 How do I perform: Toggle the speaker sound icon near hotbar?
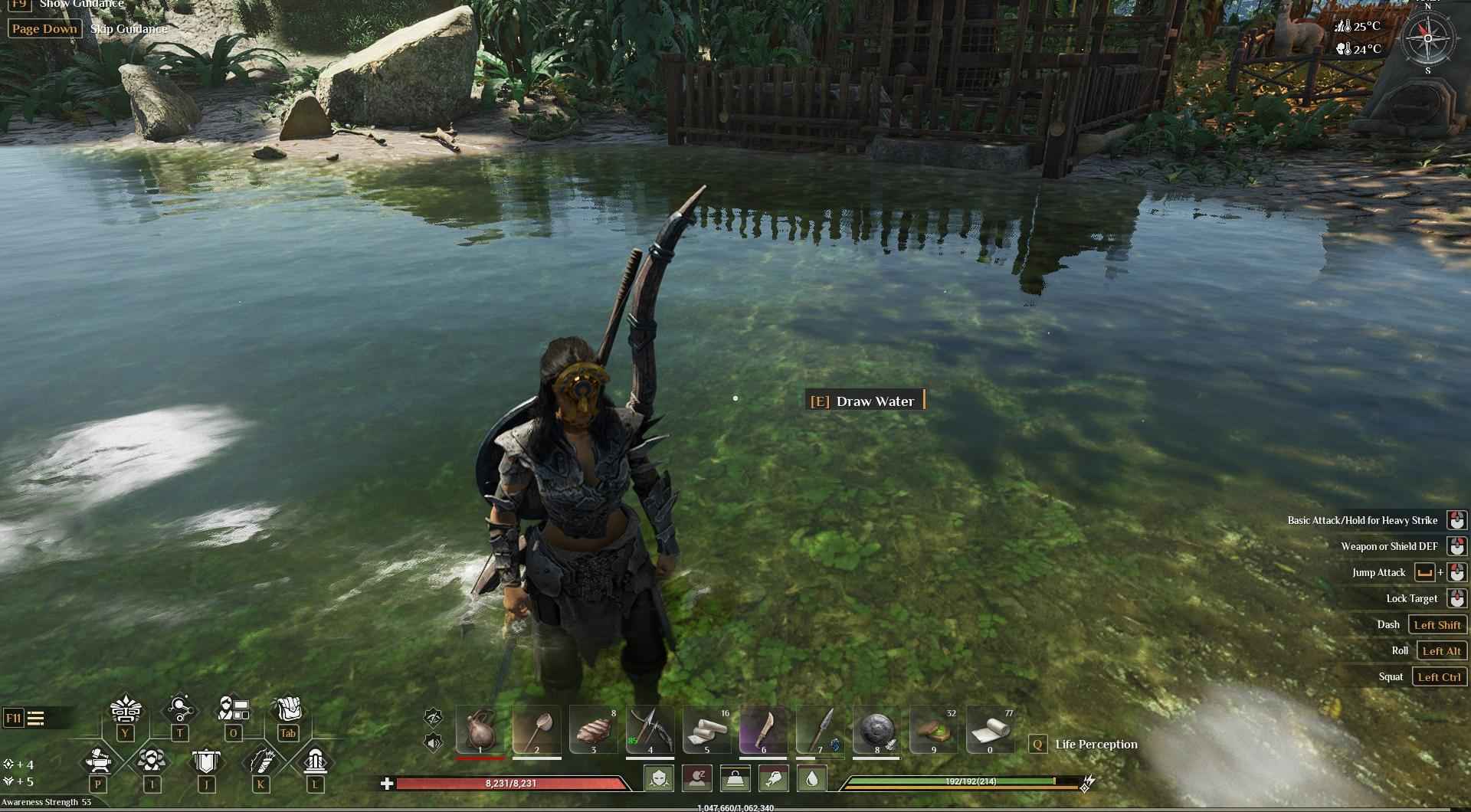pos(434,742)
